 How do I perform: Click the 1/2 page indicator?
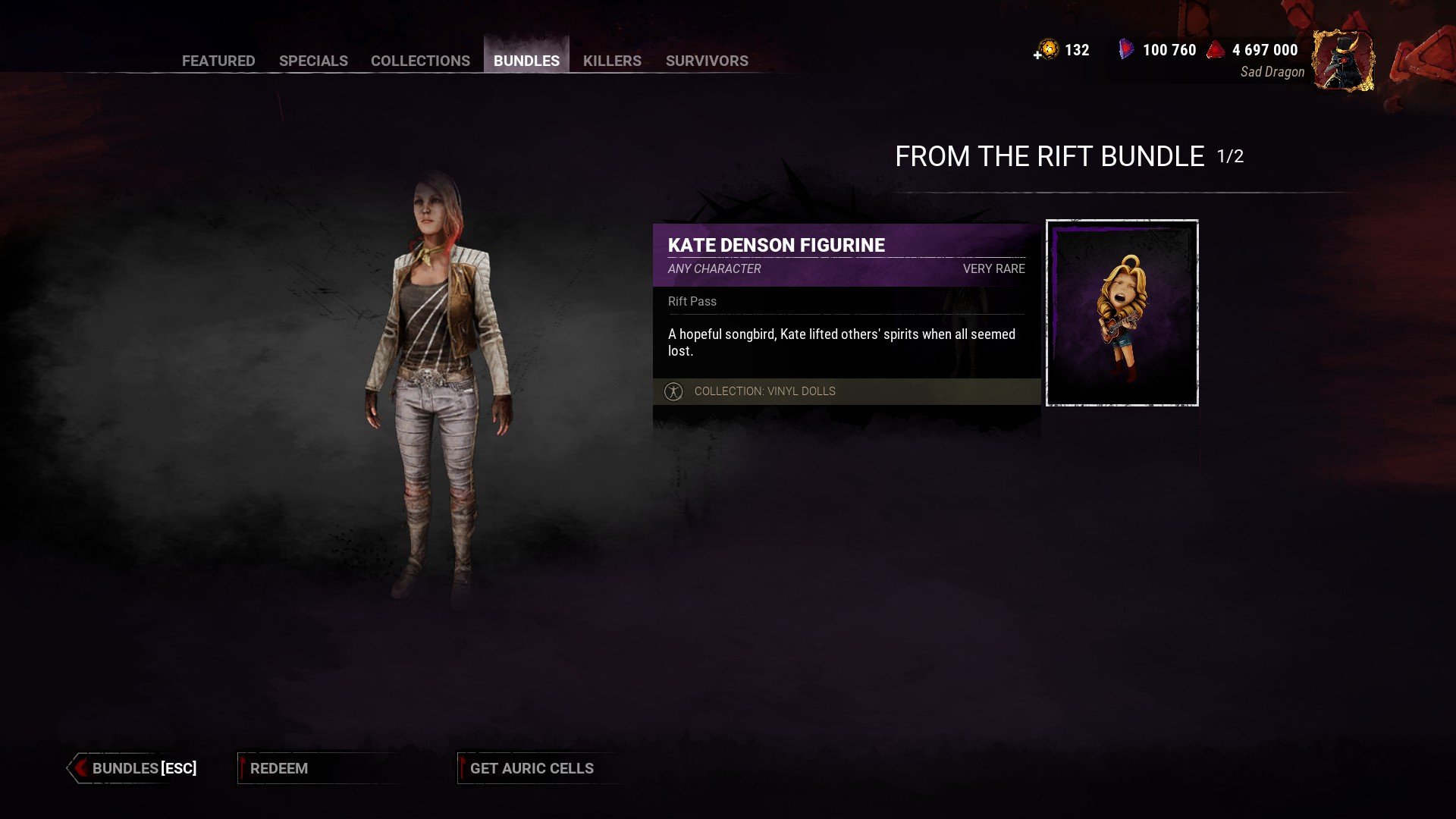1232,158
